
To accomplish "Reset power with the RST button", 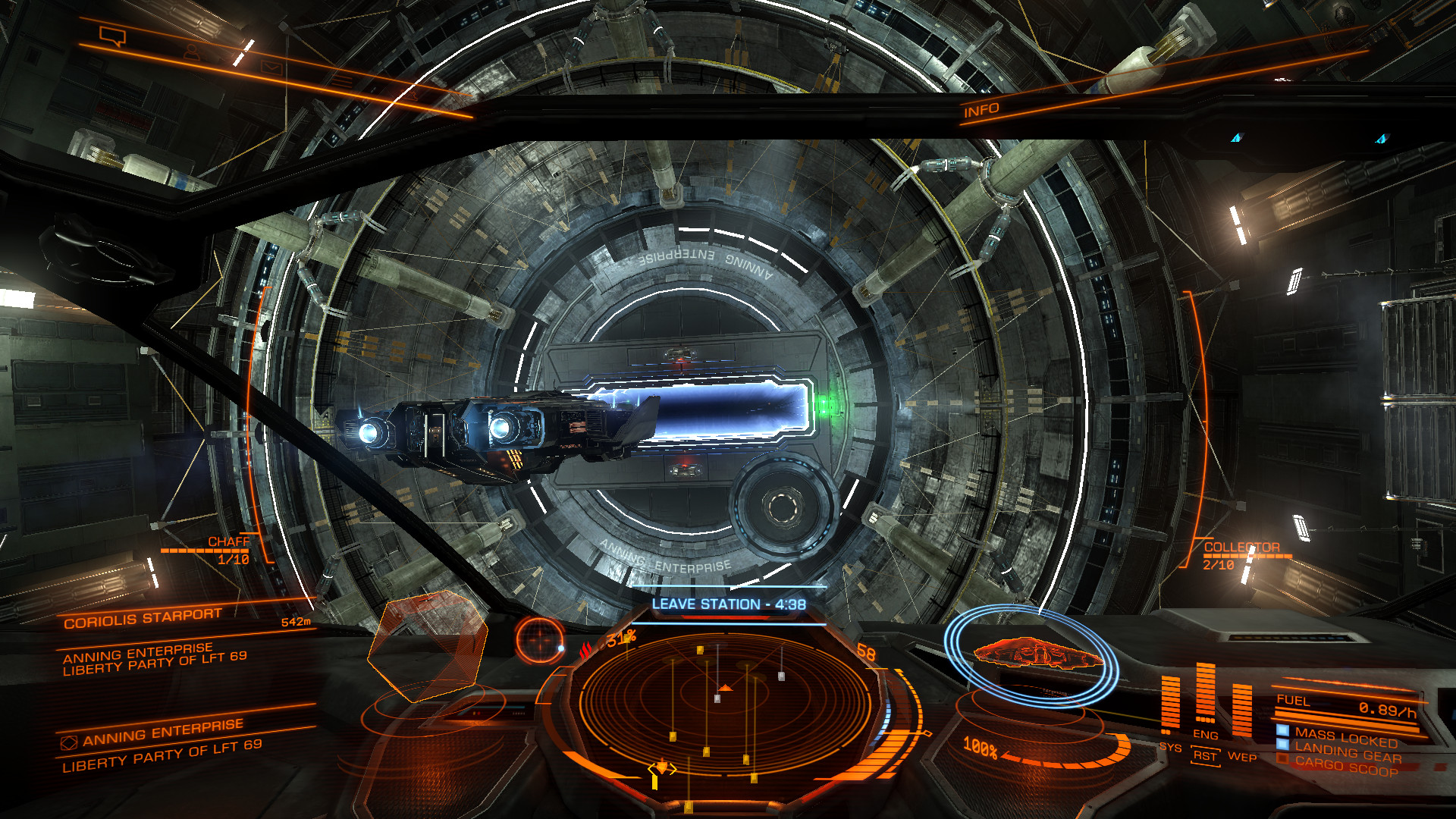I will click(1205, 756).
